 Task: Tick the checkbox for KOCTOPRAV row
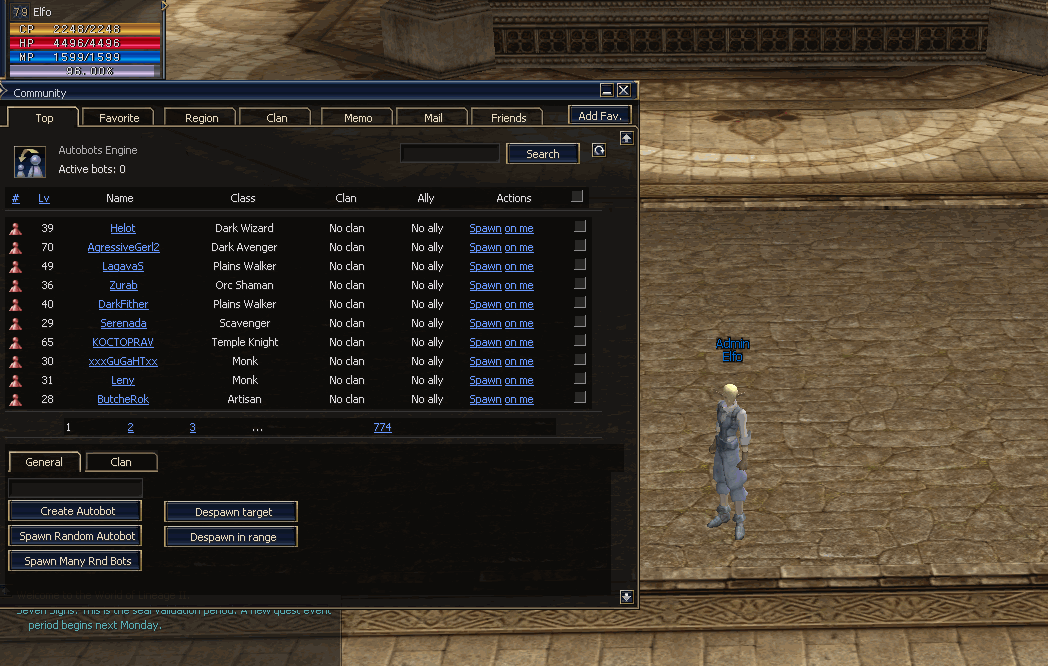pyautogui.click(x=579, y=341)
